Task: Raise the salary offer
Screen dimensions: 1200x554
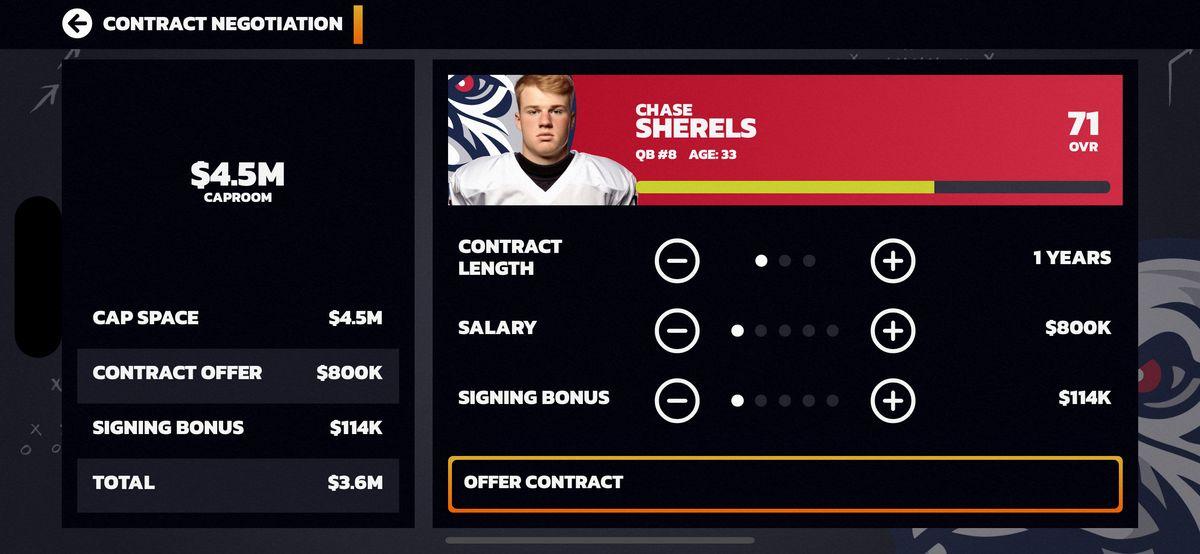Action: pos(893,330)
